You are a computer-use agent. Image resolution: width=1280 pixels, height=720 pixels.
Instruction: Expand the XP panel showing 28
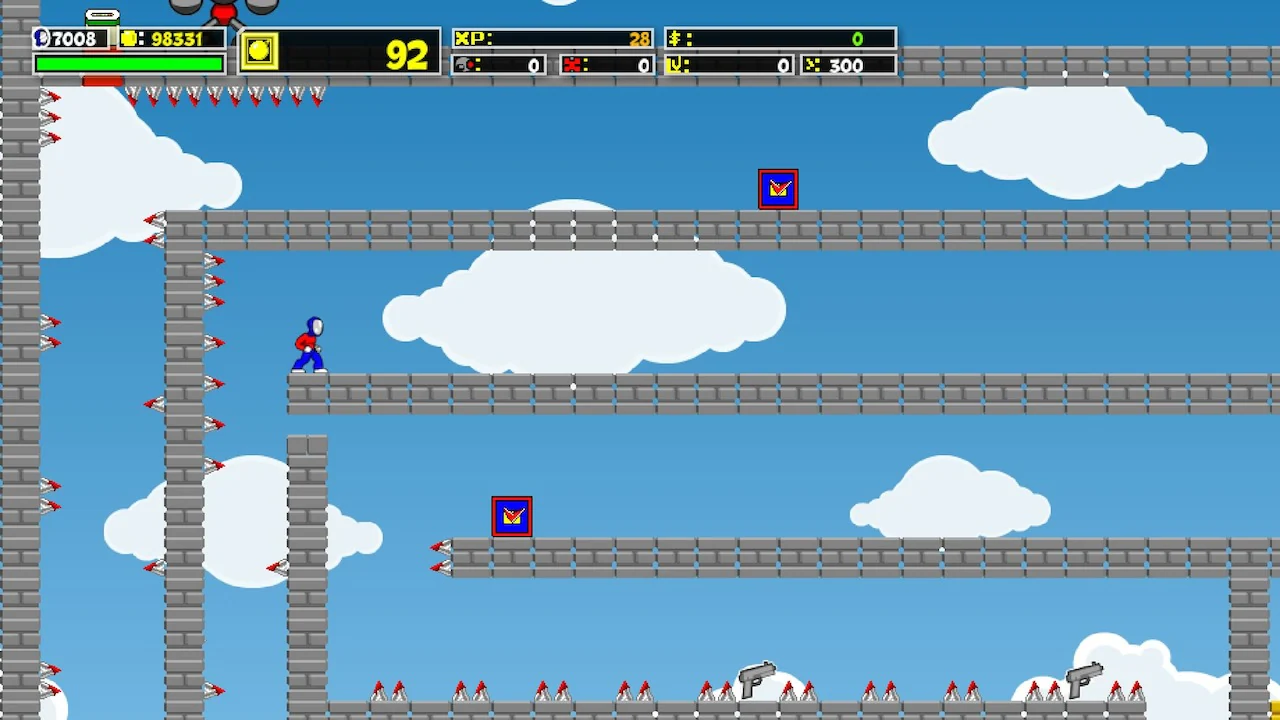[552, 38]
